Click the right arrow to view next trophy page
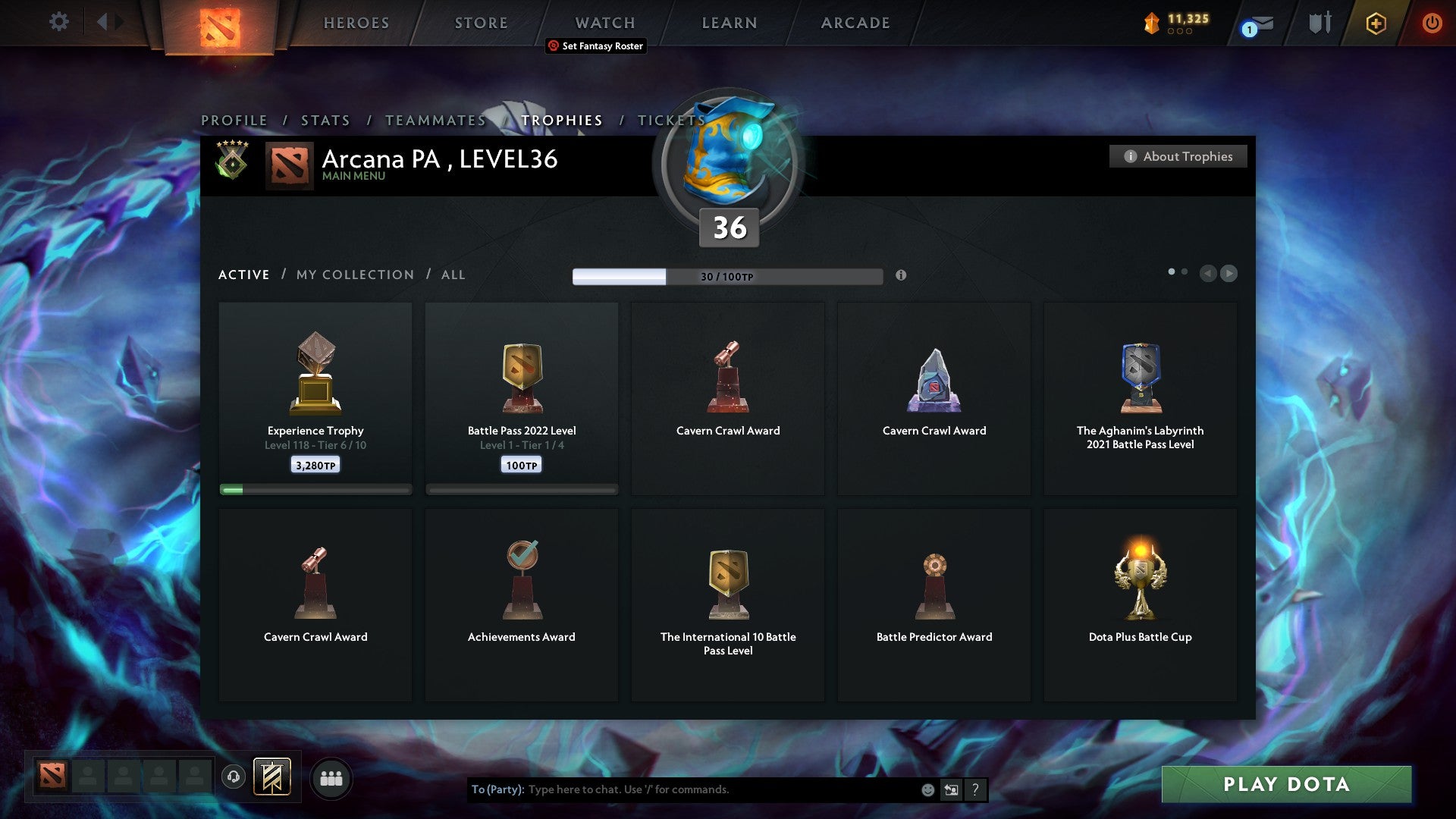Image resolution: width=1456 pixels, height=819 pixels. tap(1229, 273)
